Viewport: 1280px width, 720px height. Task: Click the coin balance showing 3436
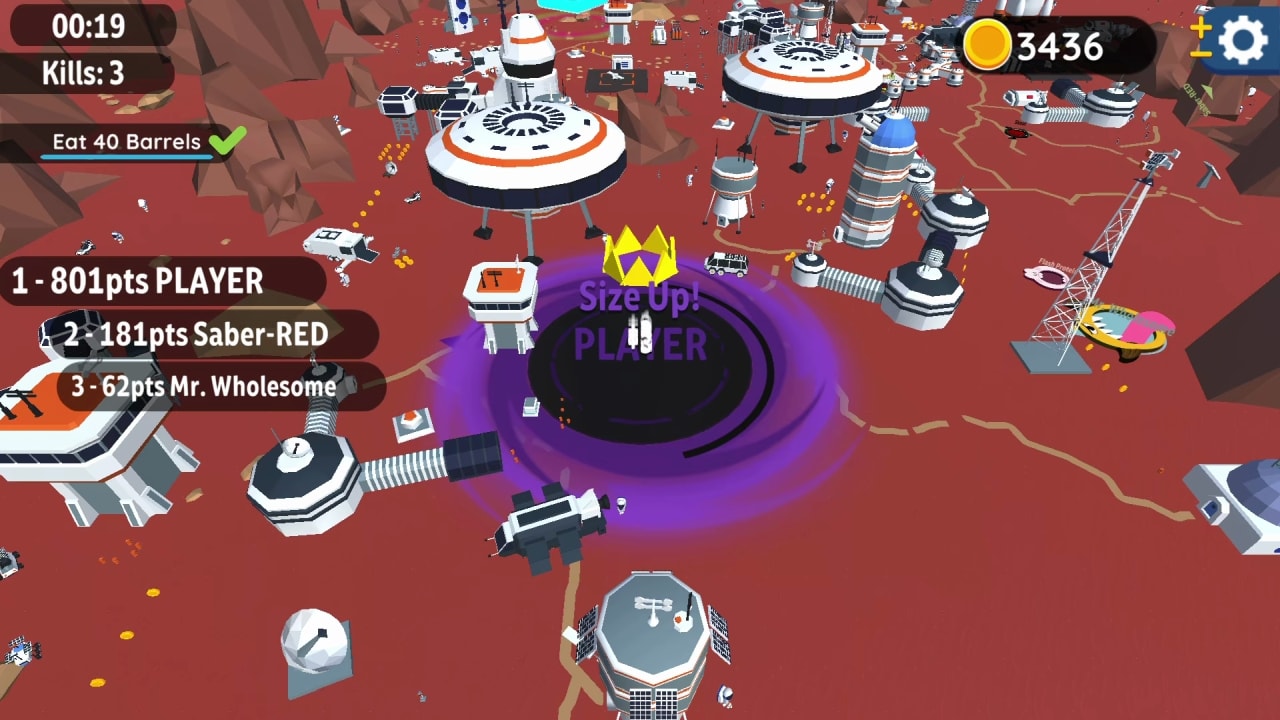(1055, 42)
